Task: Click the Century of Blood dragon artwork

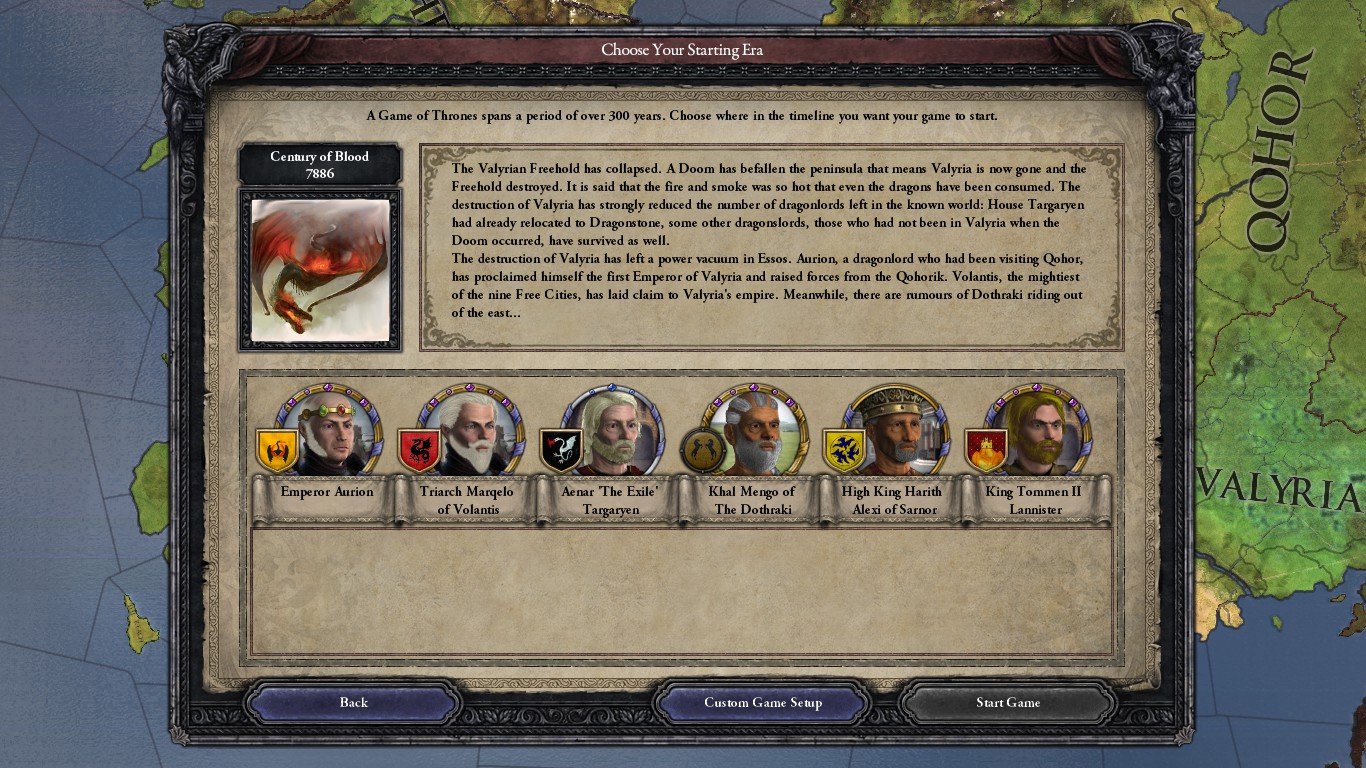Action: tap(320, 271)
